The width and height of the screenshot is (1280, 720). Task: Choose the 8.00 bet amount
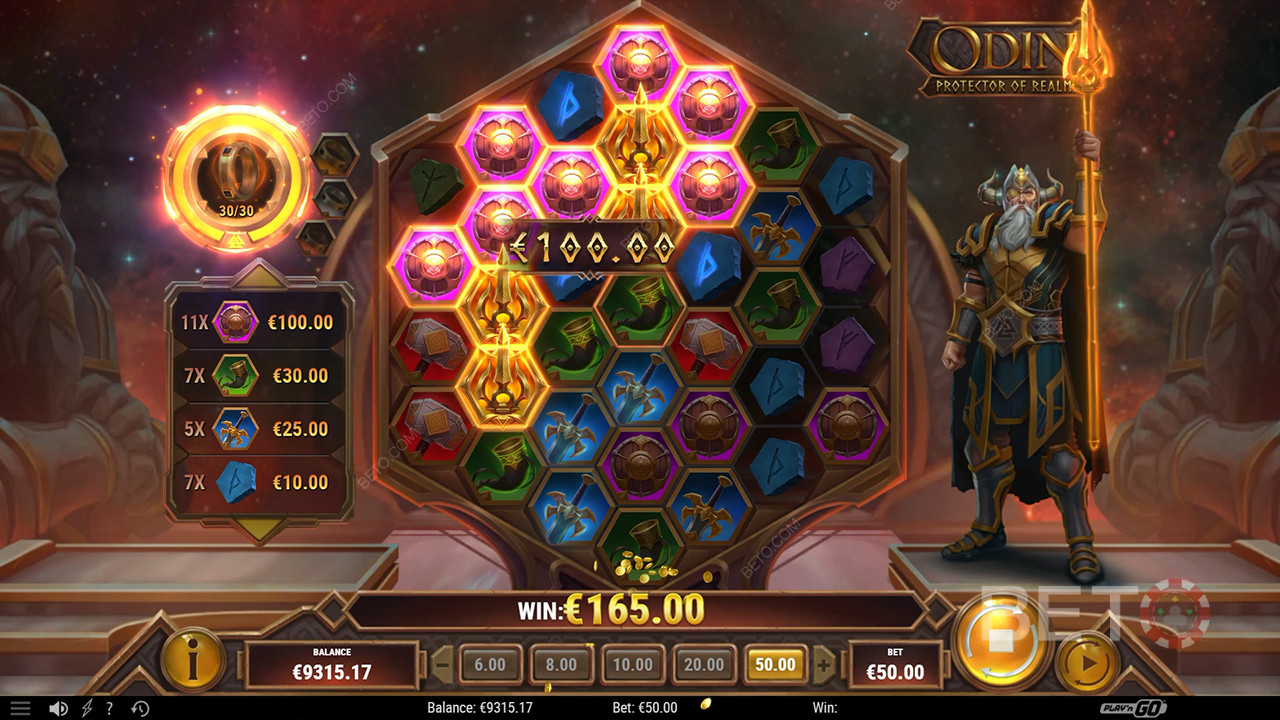coord(561,664)
